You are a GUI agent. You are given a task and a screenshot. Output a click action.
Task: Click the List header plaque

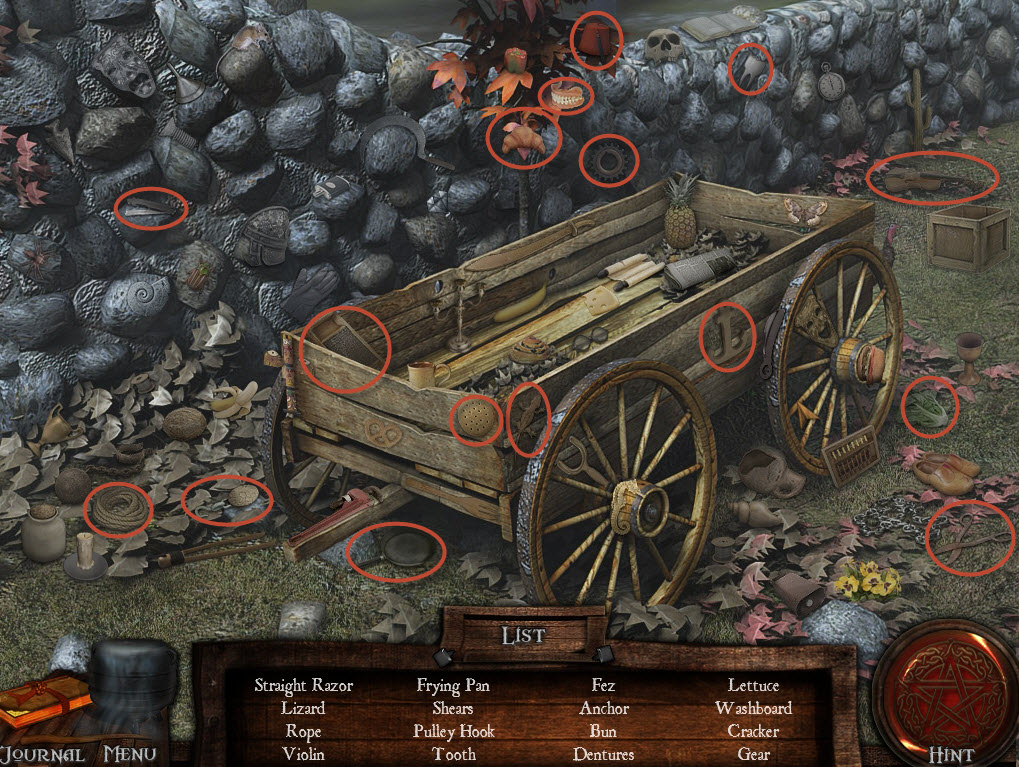523,635
